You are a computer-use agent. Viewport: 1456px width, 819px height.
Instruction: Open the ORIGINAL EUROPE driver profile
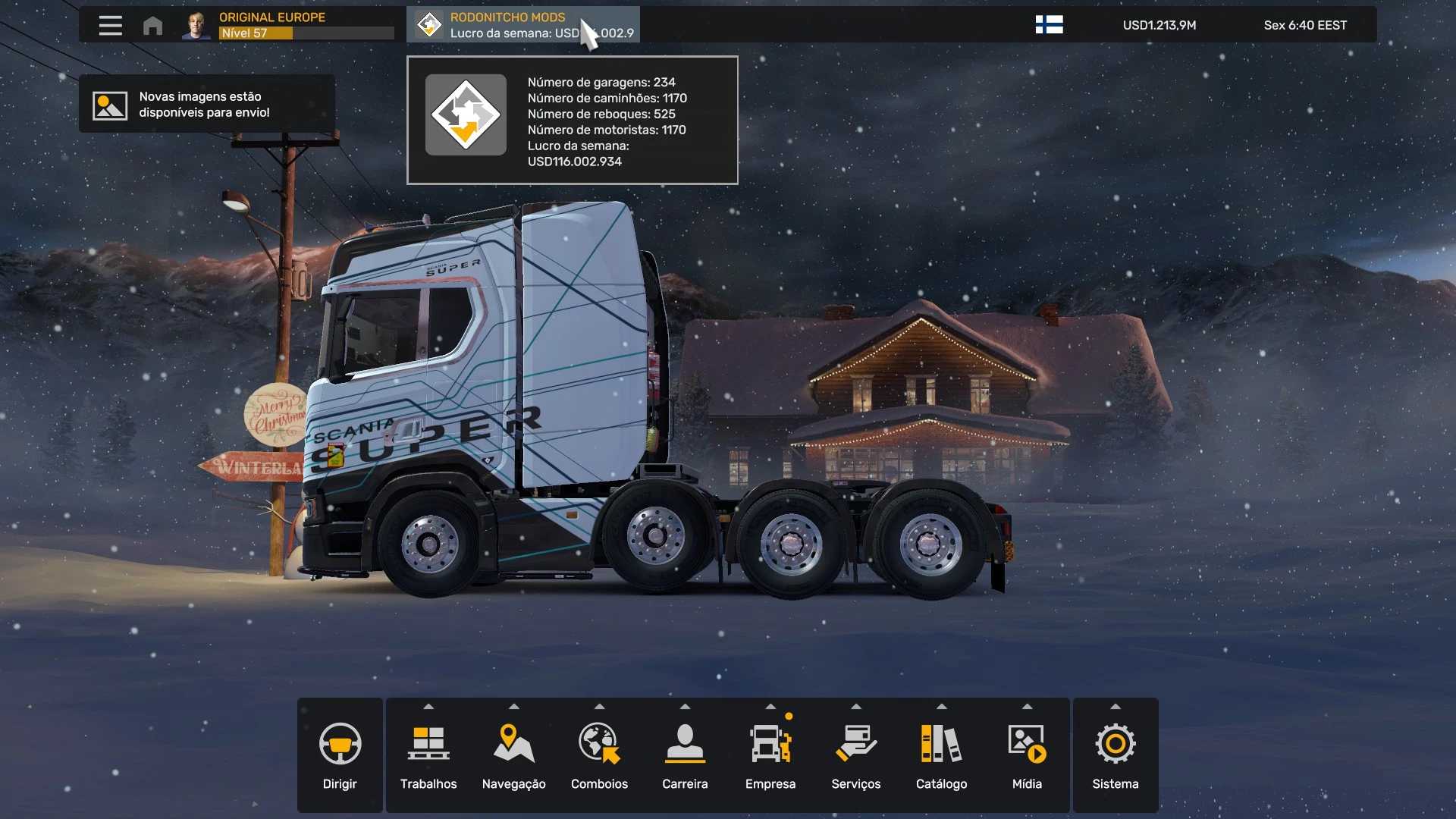pyautogui.click(x=288, y=25)
